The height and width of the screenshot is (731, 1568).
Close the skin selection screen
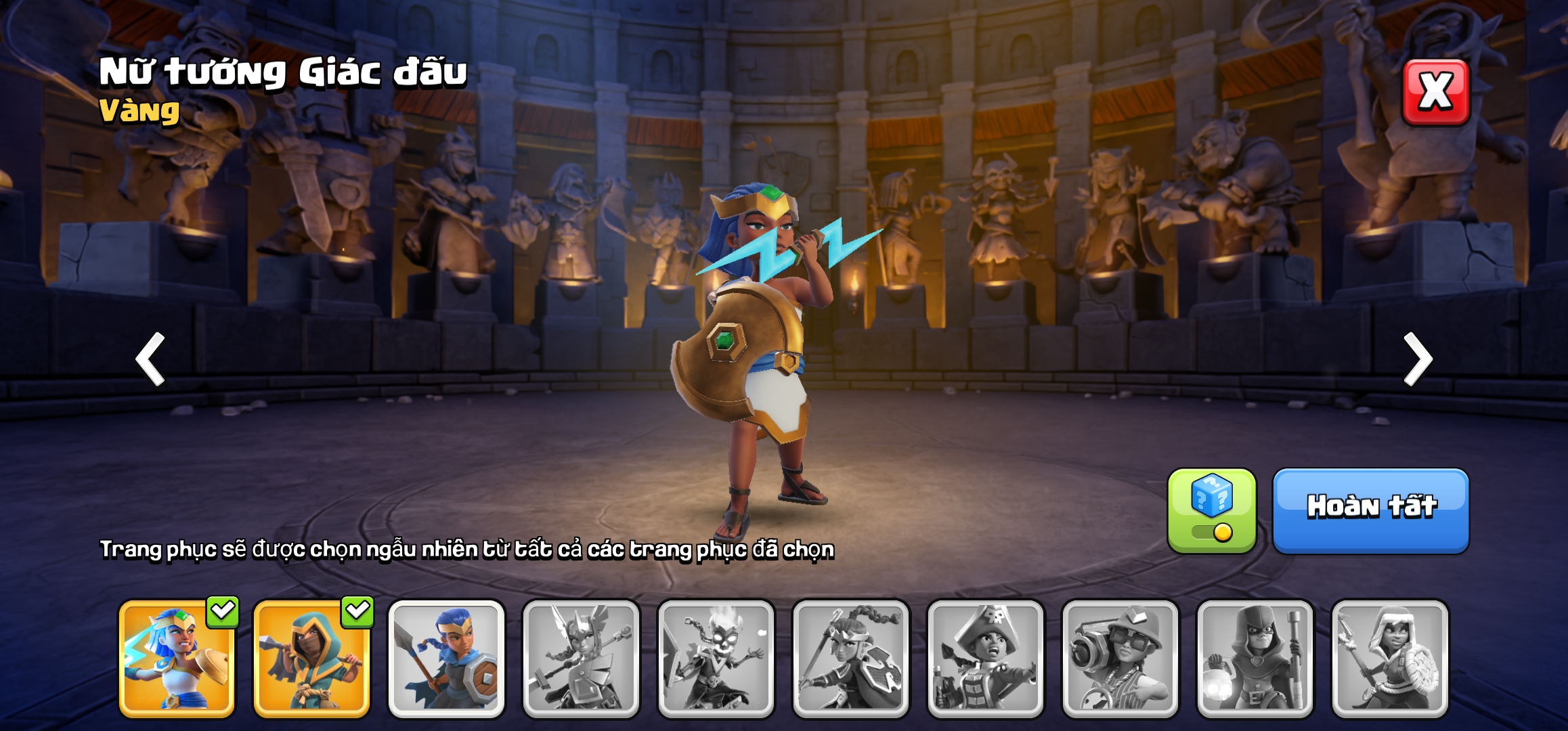point(1435,92)
